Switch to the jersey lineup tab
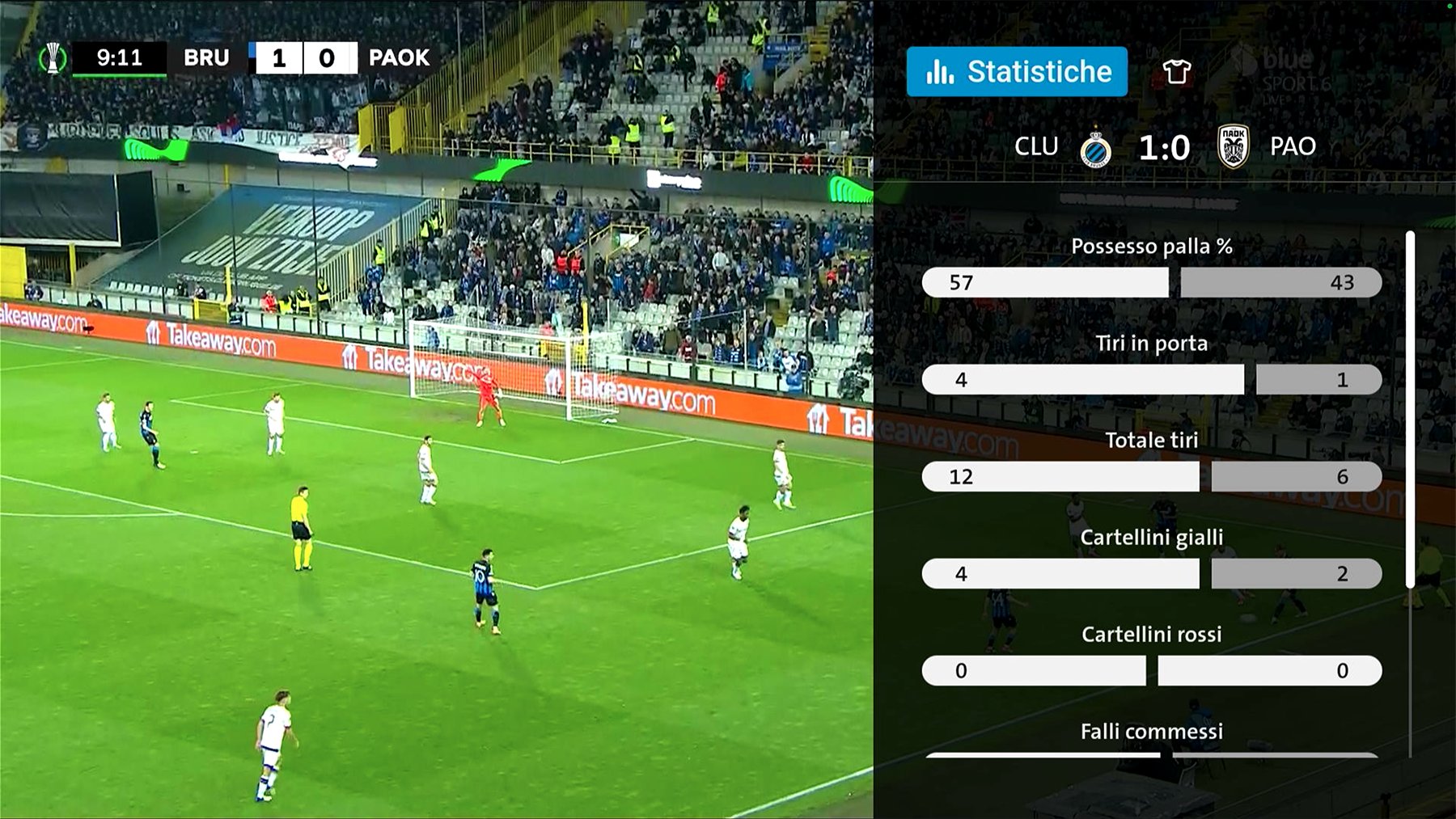The height and width of the screenshot is (819, 1456). coord(1176,72)
